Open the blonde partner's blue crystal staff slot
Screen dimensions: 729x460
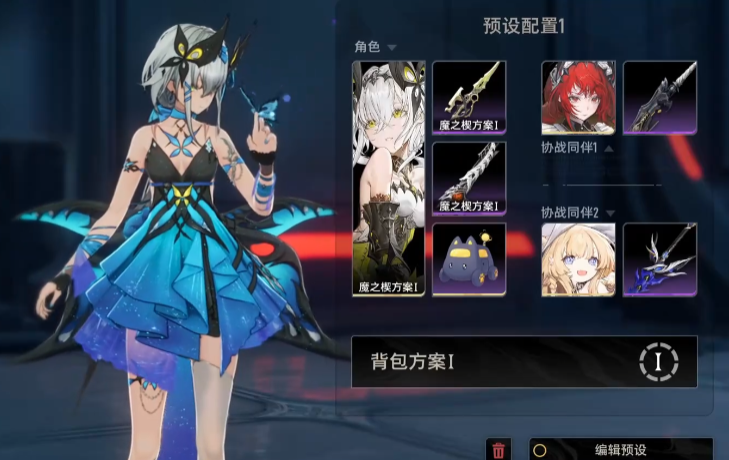(660, 259)
